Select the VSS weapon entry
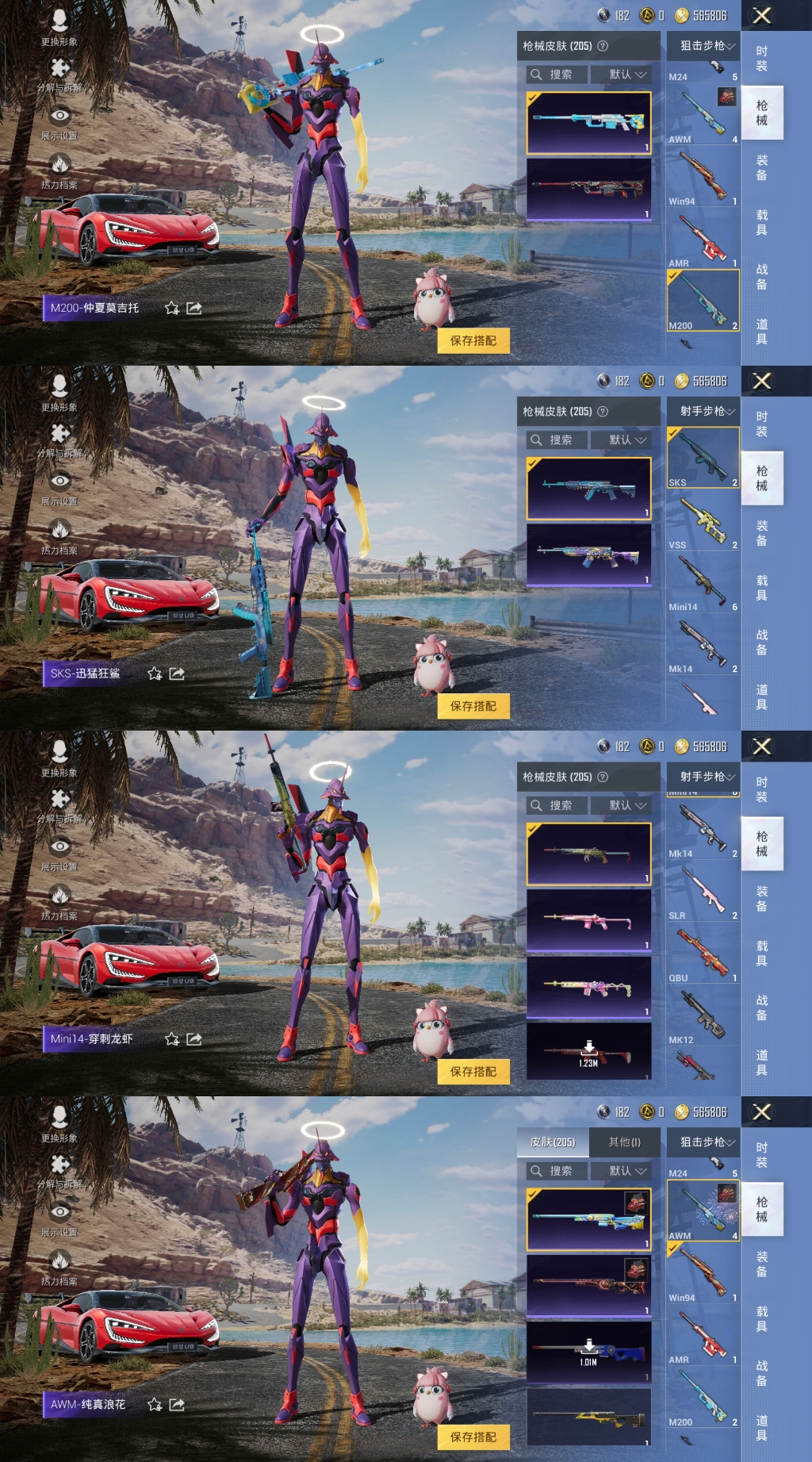Screen dimensions: 812x1462 703,521
